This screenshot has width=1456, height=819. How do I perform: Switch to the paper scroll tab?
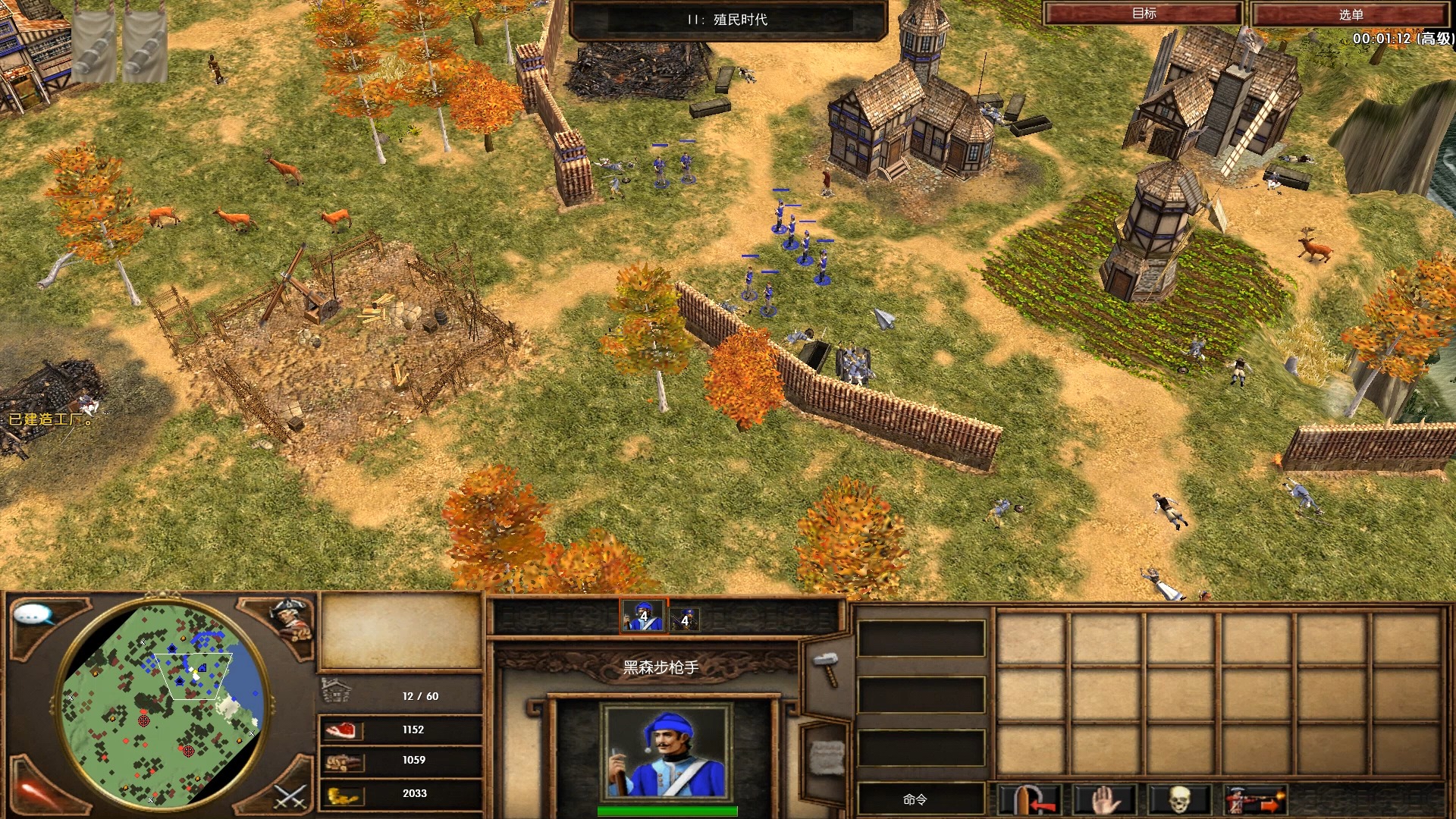point(827,758)
